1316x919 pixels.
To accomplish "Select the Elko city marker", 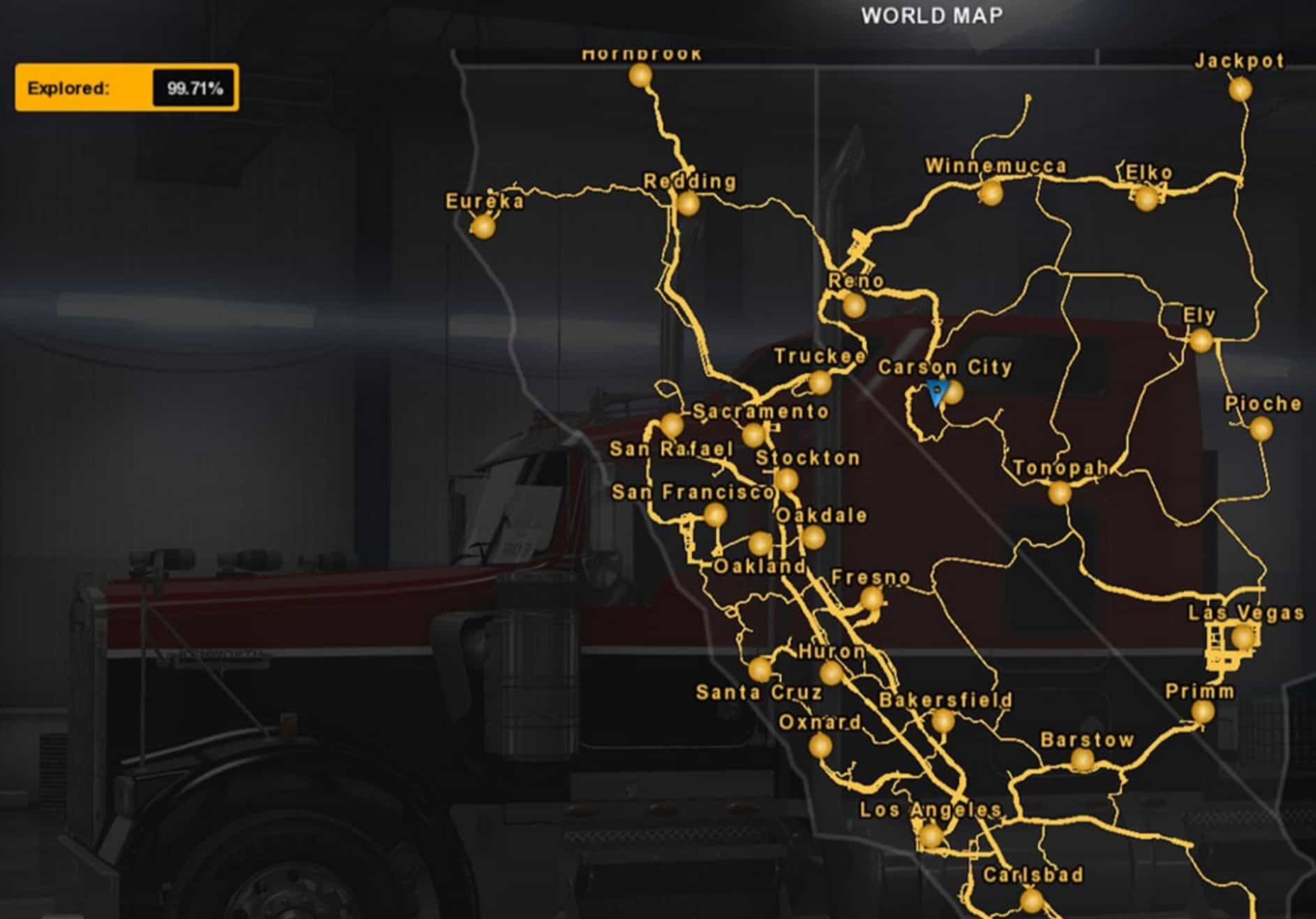I will pos(1146,198).
